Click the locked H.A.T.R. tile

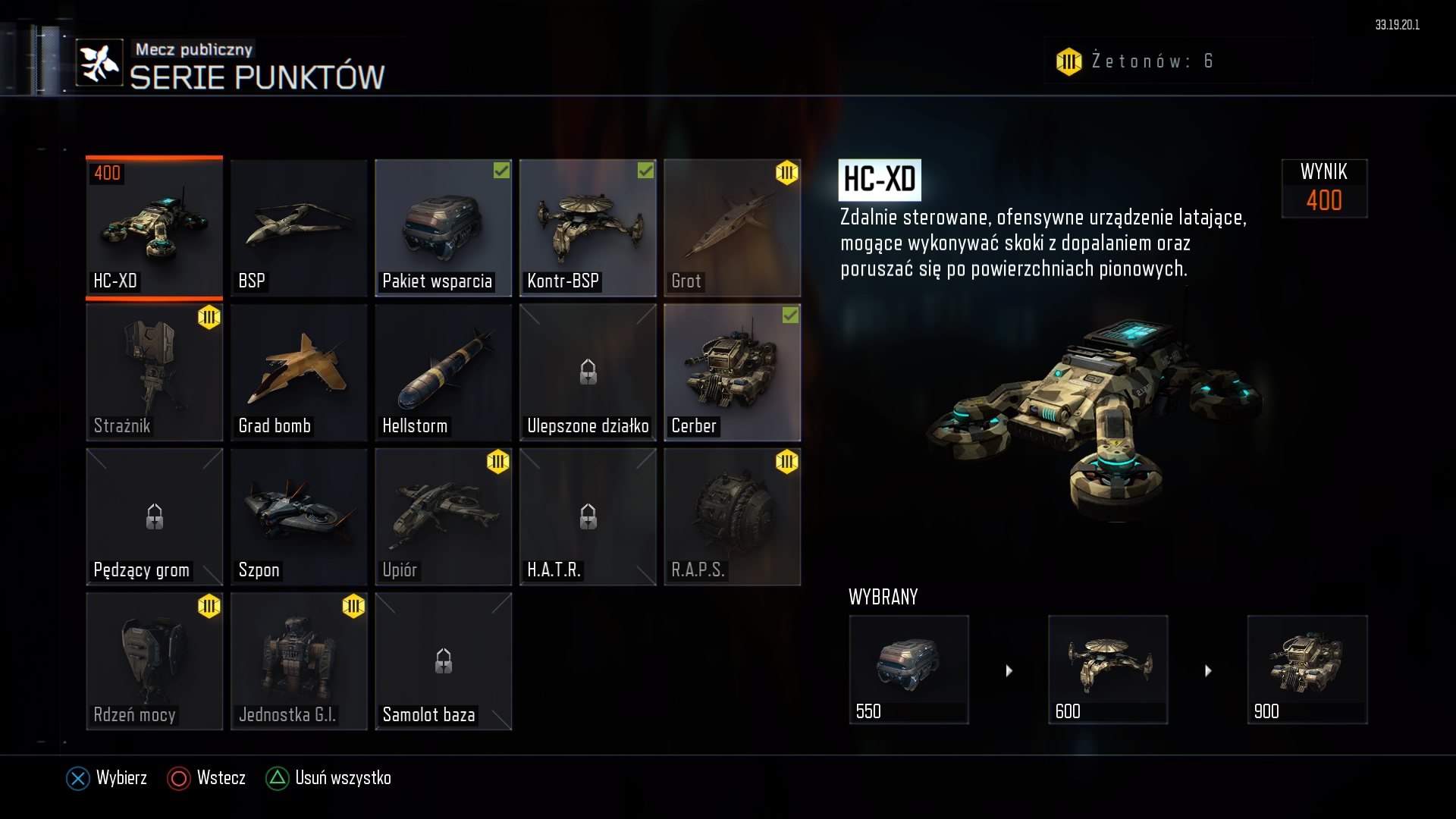pyautogui.click(x=588, y=516)
